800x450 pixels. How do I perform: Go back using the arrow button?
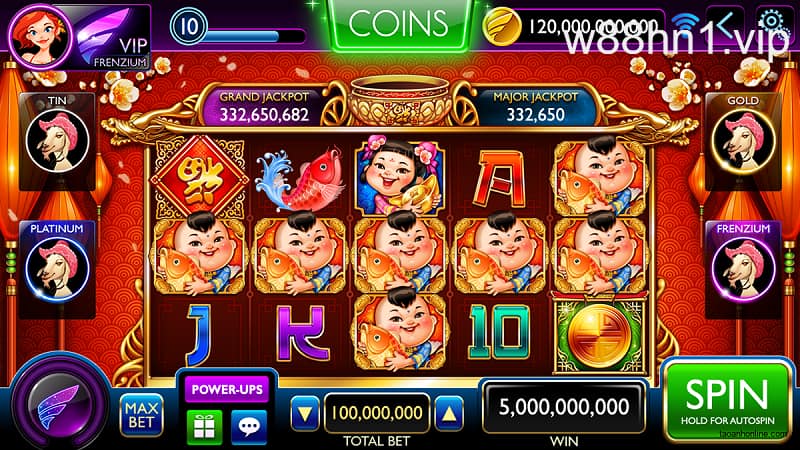(x=725, y=22)
